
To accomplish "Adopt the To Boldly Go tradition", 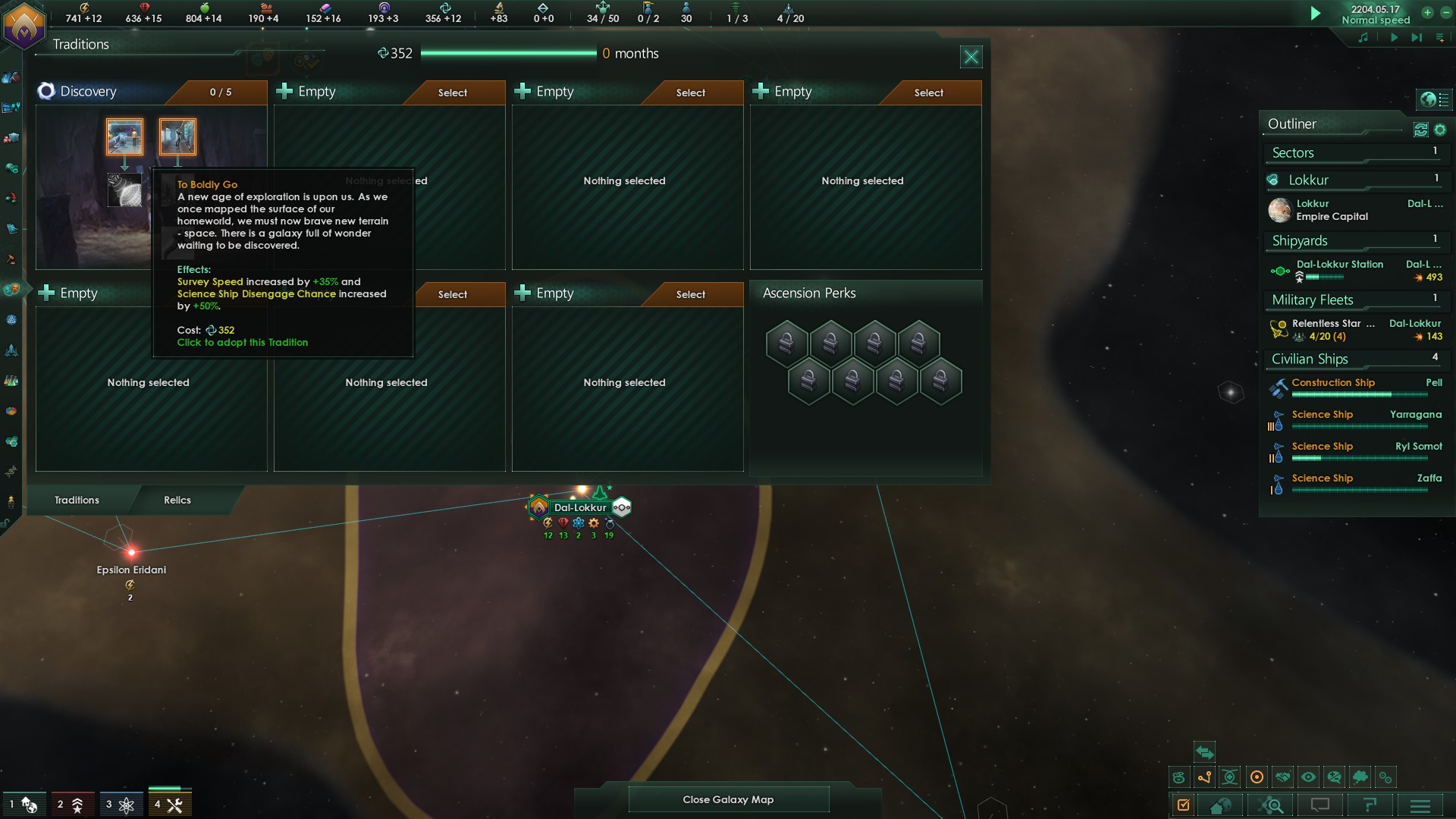I will tap(177, 136).
